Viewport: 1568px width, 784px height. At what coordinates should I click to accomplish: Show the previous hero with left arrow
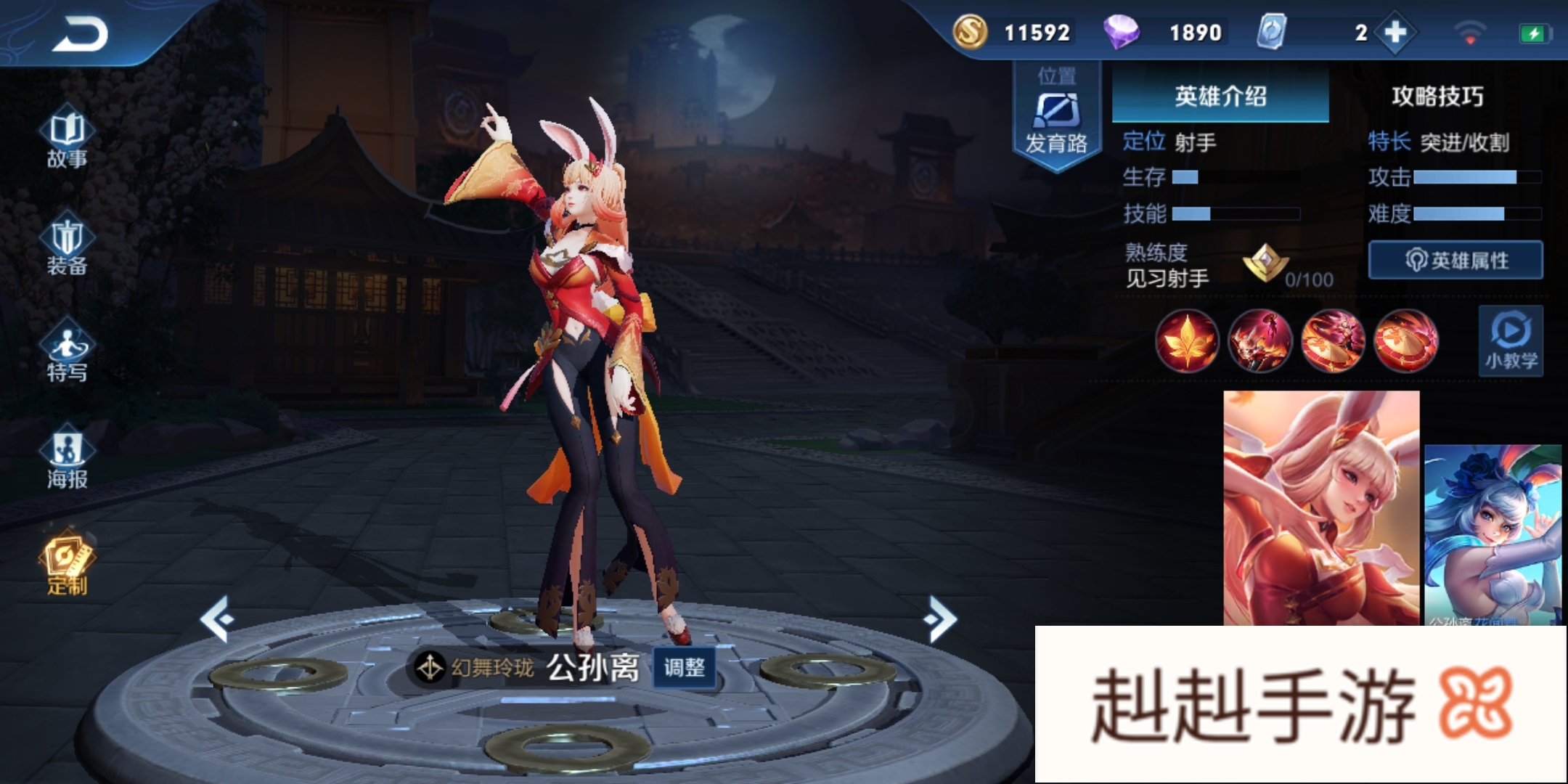pos(217,619)
